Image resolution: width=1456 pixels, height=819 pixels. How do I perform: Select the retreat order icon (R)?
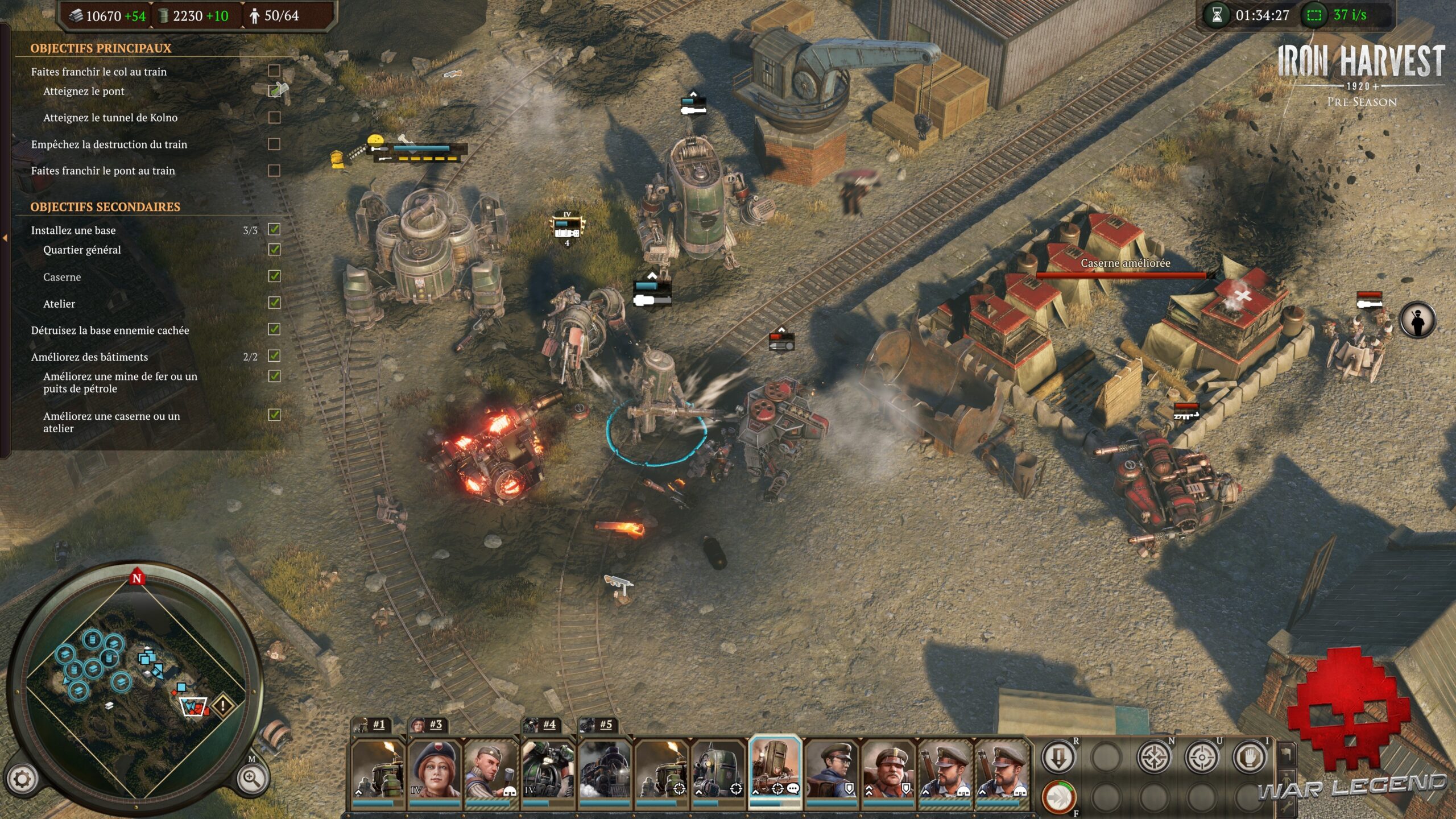pos(1058,758)
